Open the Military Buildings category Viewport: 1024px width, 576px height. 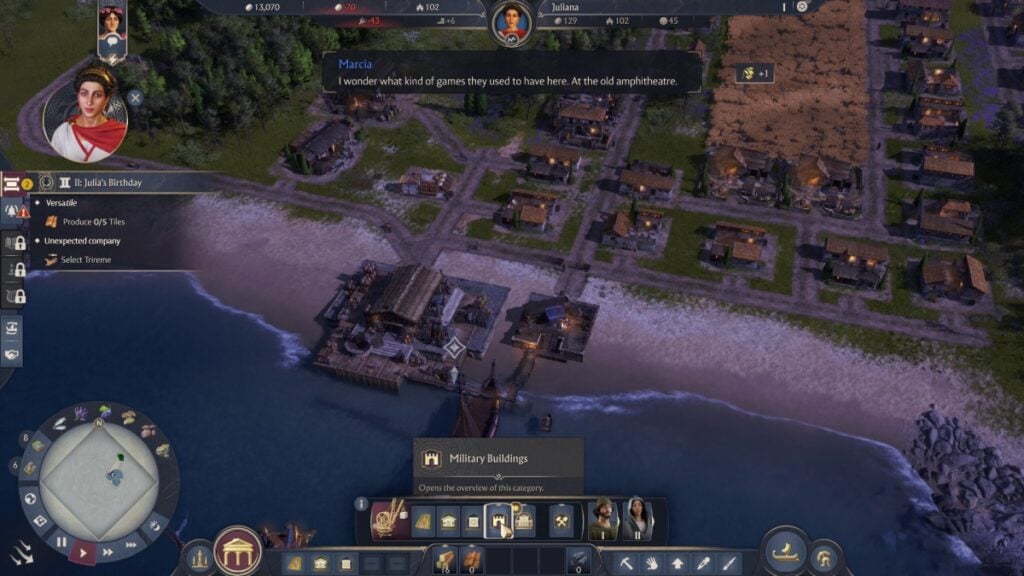coord(497,520)
